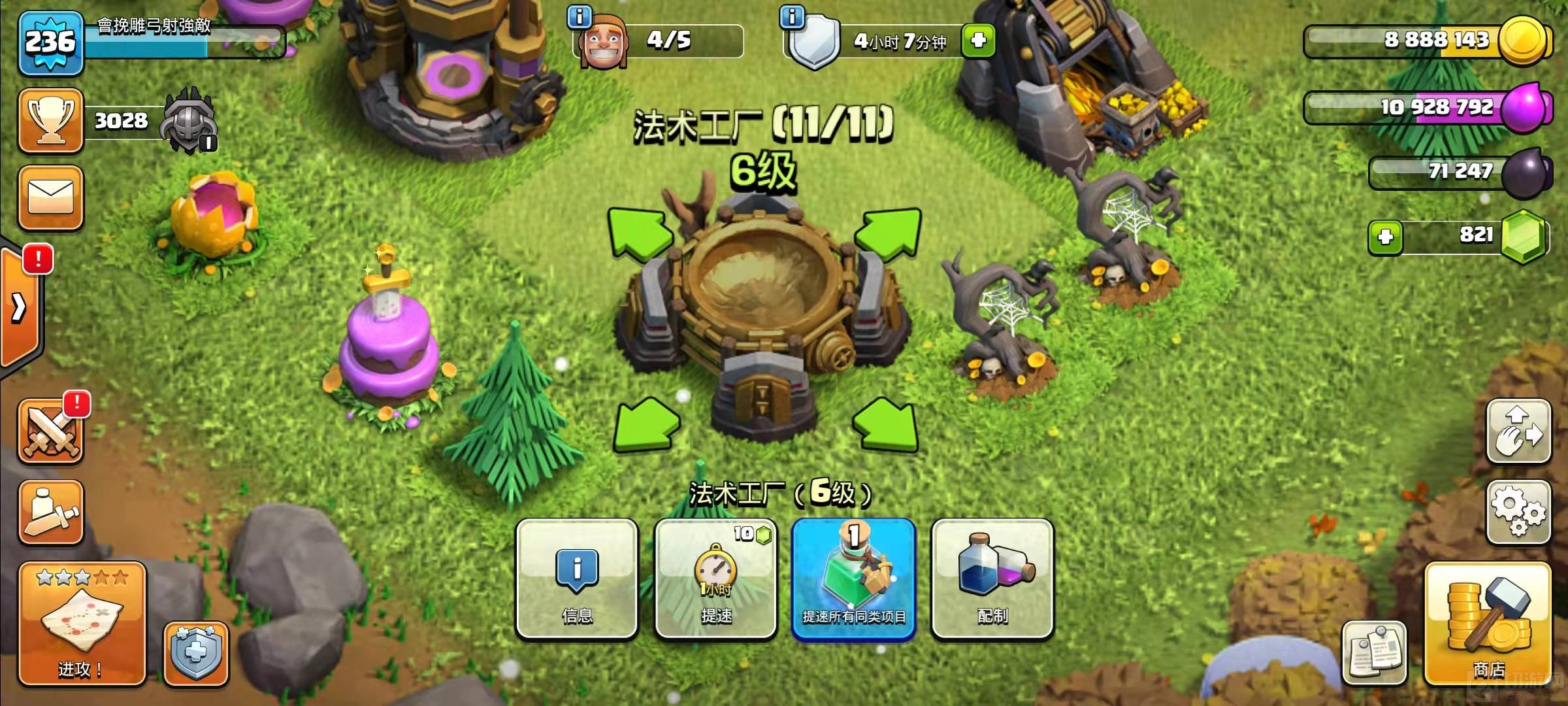Image resolution: width=1568 pixels, height=706 pixels.
Task: Add gems with the green plus button
Action: (x=1385, y=237)
